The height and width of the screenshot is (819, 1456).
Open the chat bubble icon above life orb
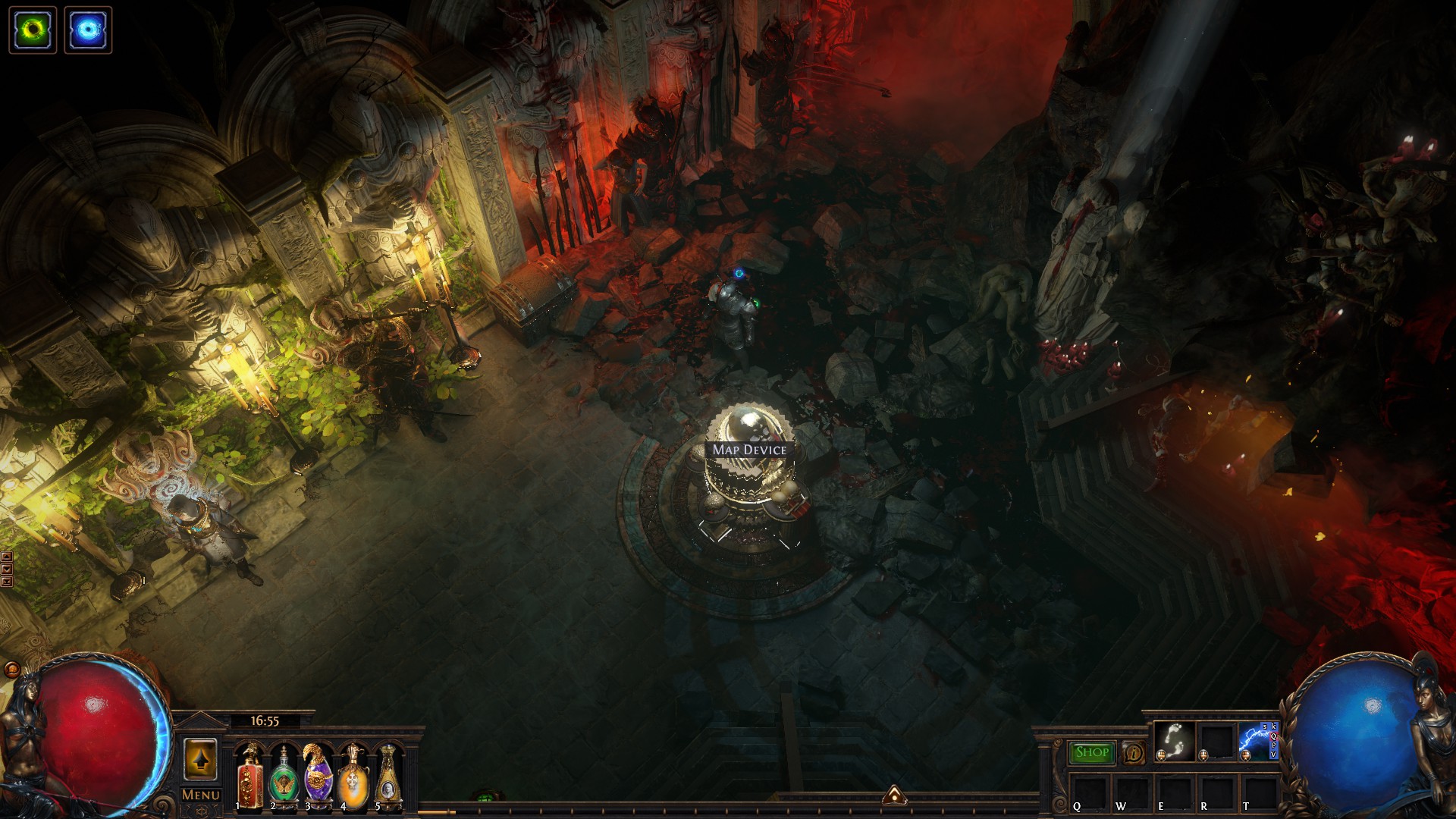(x=12, y=669)
